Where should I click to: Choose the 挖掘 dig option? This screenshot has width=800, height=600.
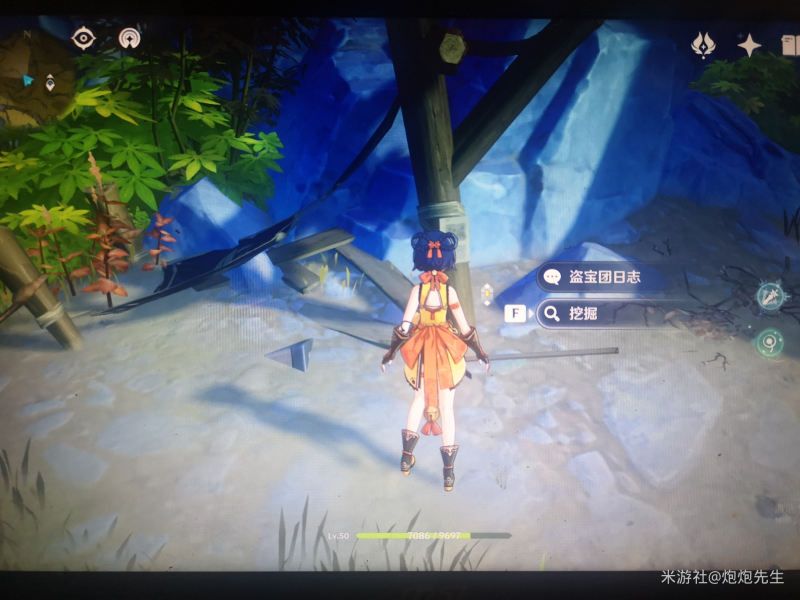pyautogui.click(x=600, y=314)
